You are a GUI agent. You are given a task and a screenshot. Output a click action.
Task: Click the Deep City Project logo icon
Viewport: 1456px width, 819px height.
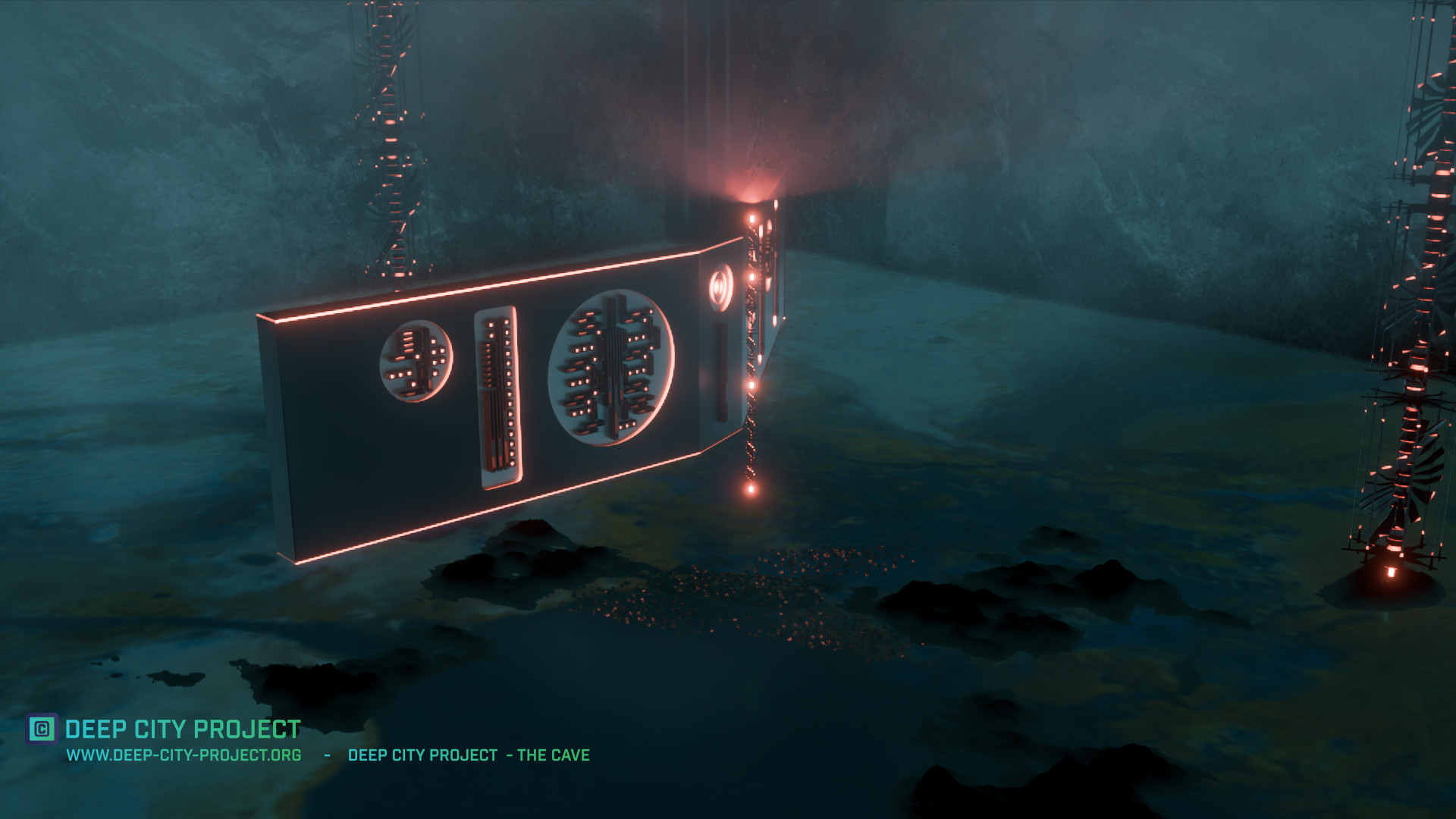42,729
